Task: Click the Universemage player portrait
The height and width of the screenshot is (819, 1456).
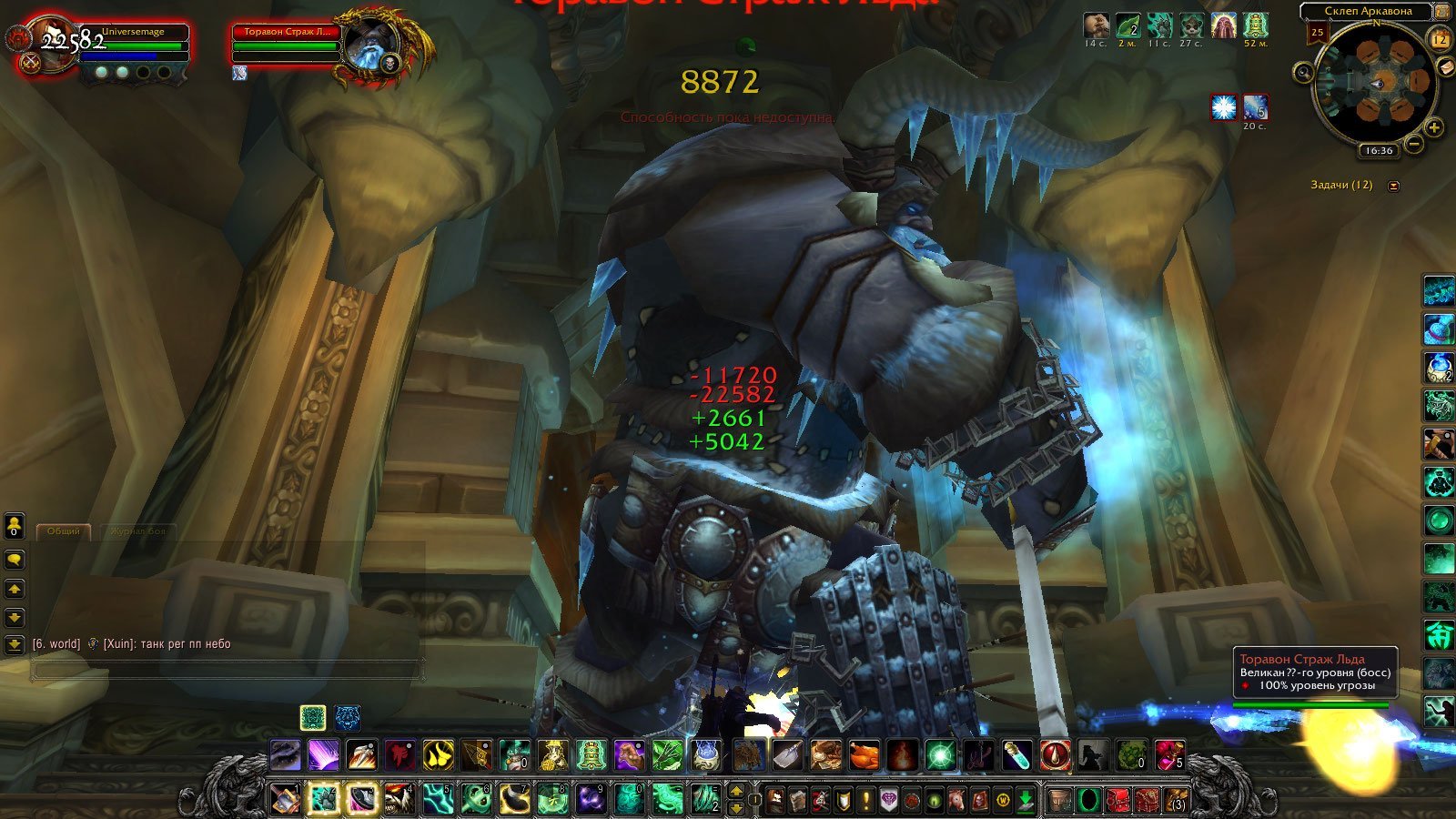Action: click(x=50, y=41)
